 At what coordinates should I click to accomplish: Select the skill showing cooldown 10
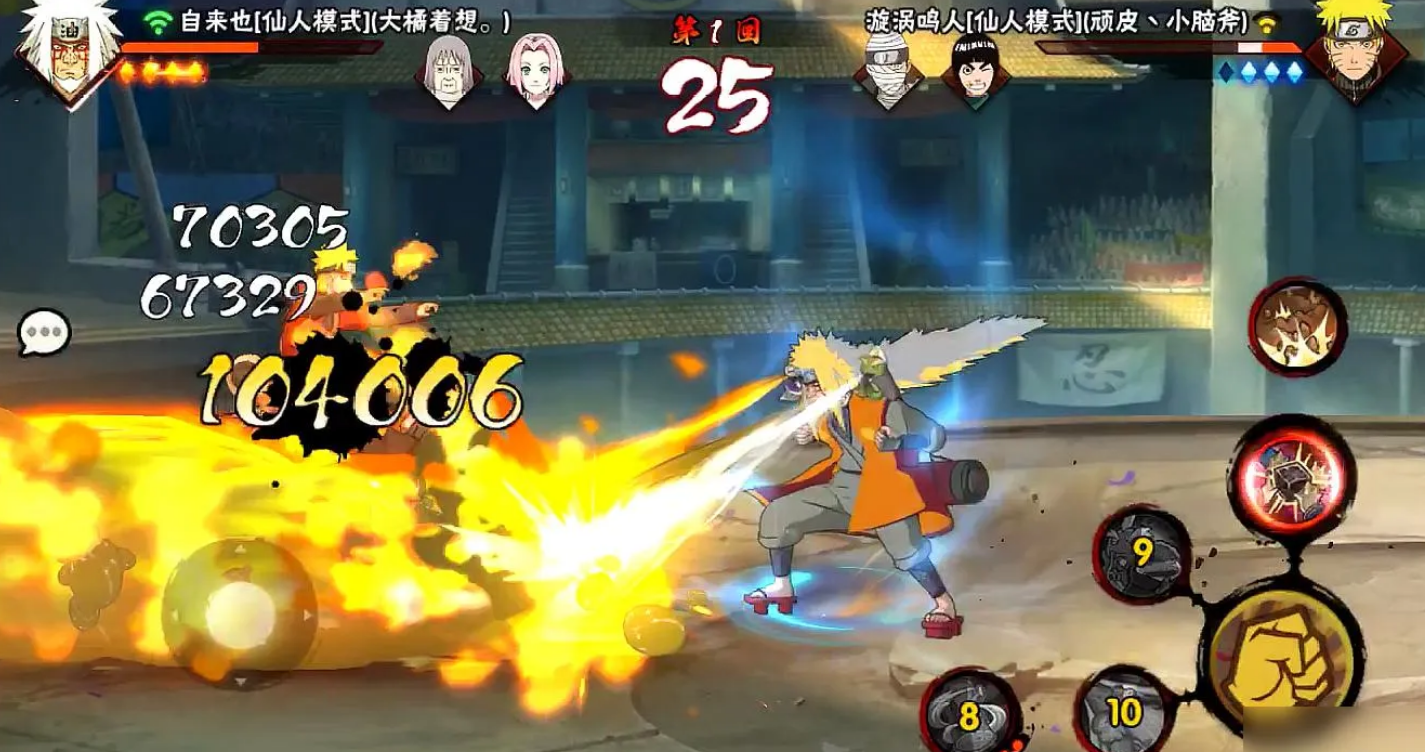coord(1123,711)
